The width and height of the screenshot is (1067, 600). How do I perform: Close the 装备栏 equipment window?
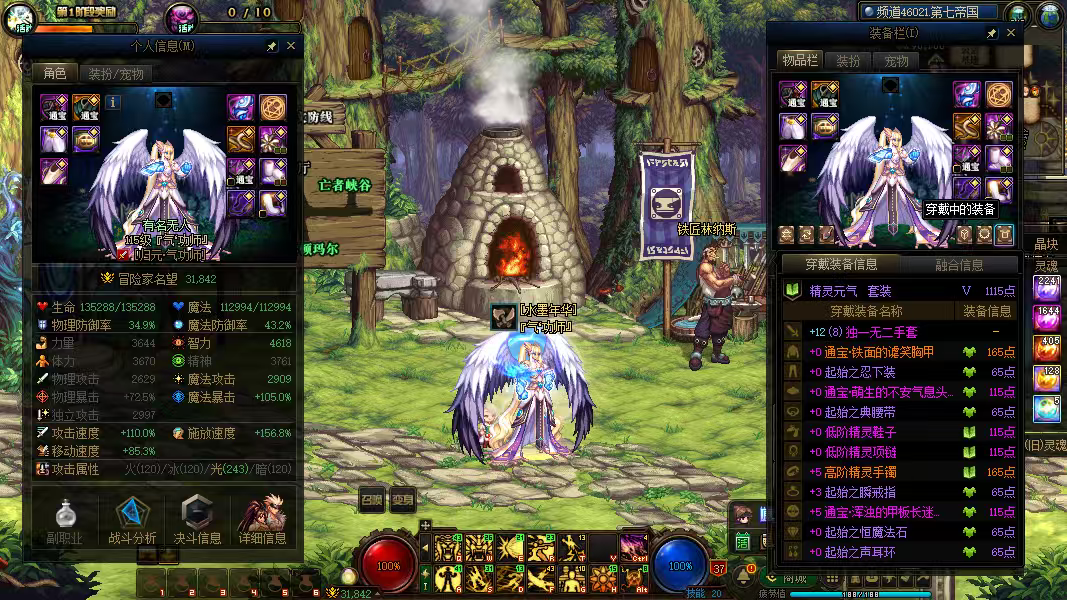coord(1011,33)
